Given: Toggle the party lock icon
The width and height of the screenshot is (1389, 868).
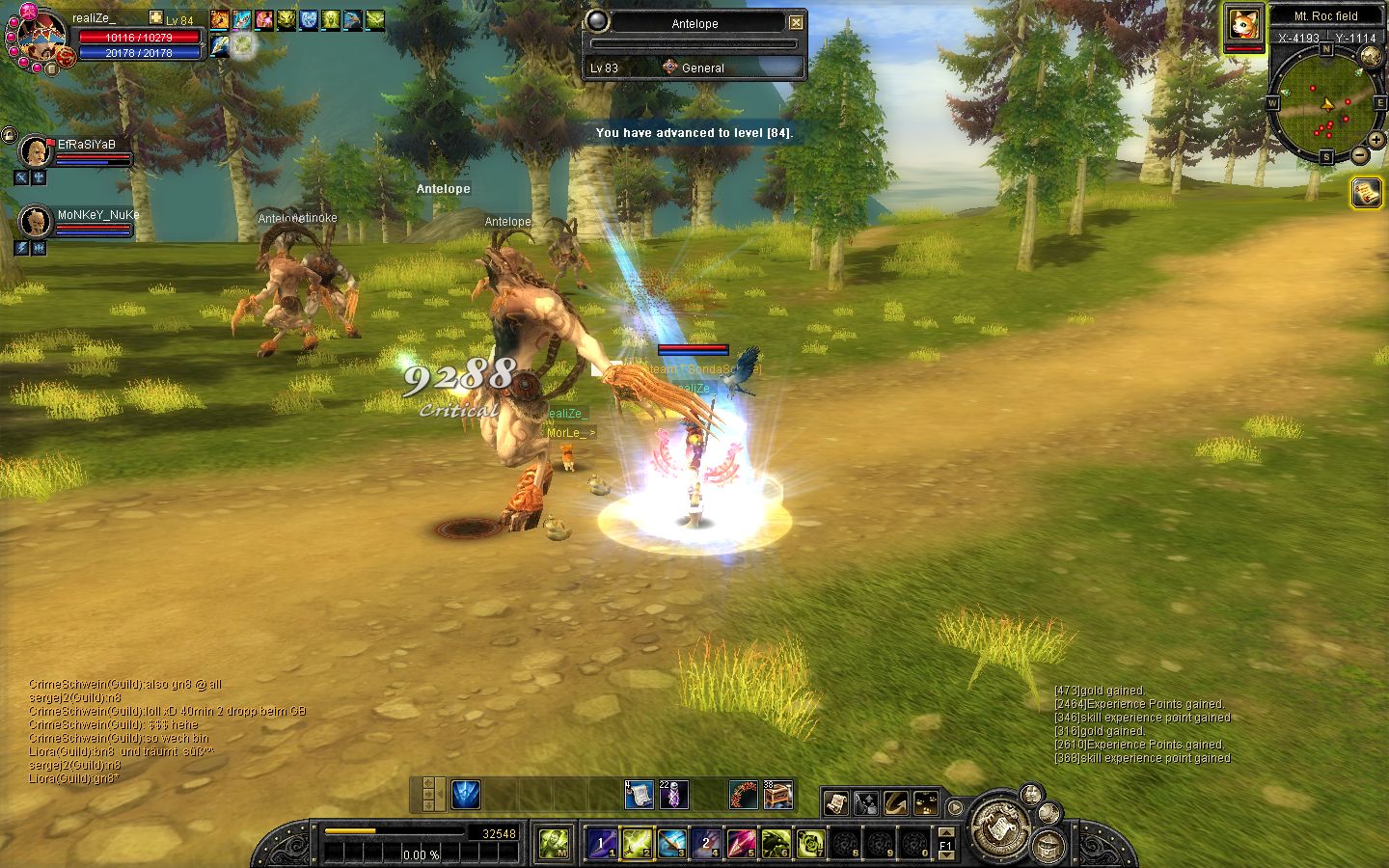Looking at the screenshot, I should tap(9, 135).
